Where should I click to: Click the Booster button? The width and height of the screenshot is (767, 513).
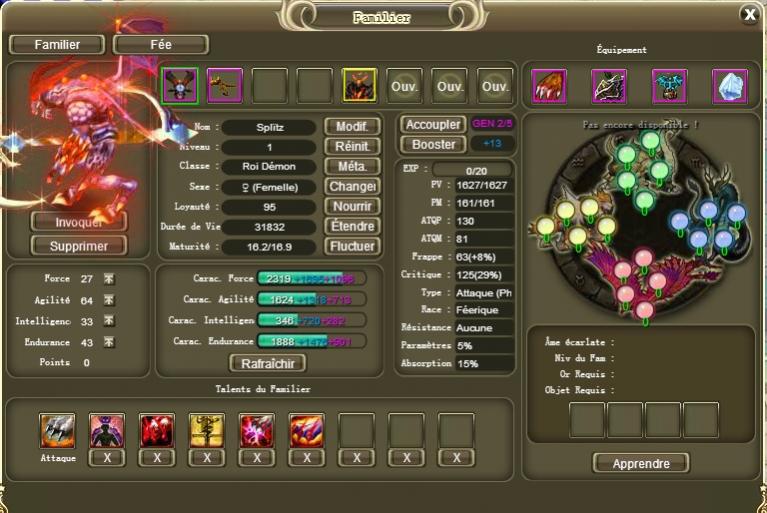432,144
